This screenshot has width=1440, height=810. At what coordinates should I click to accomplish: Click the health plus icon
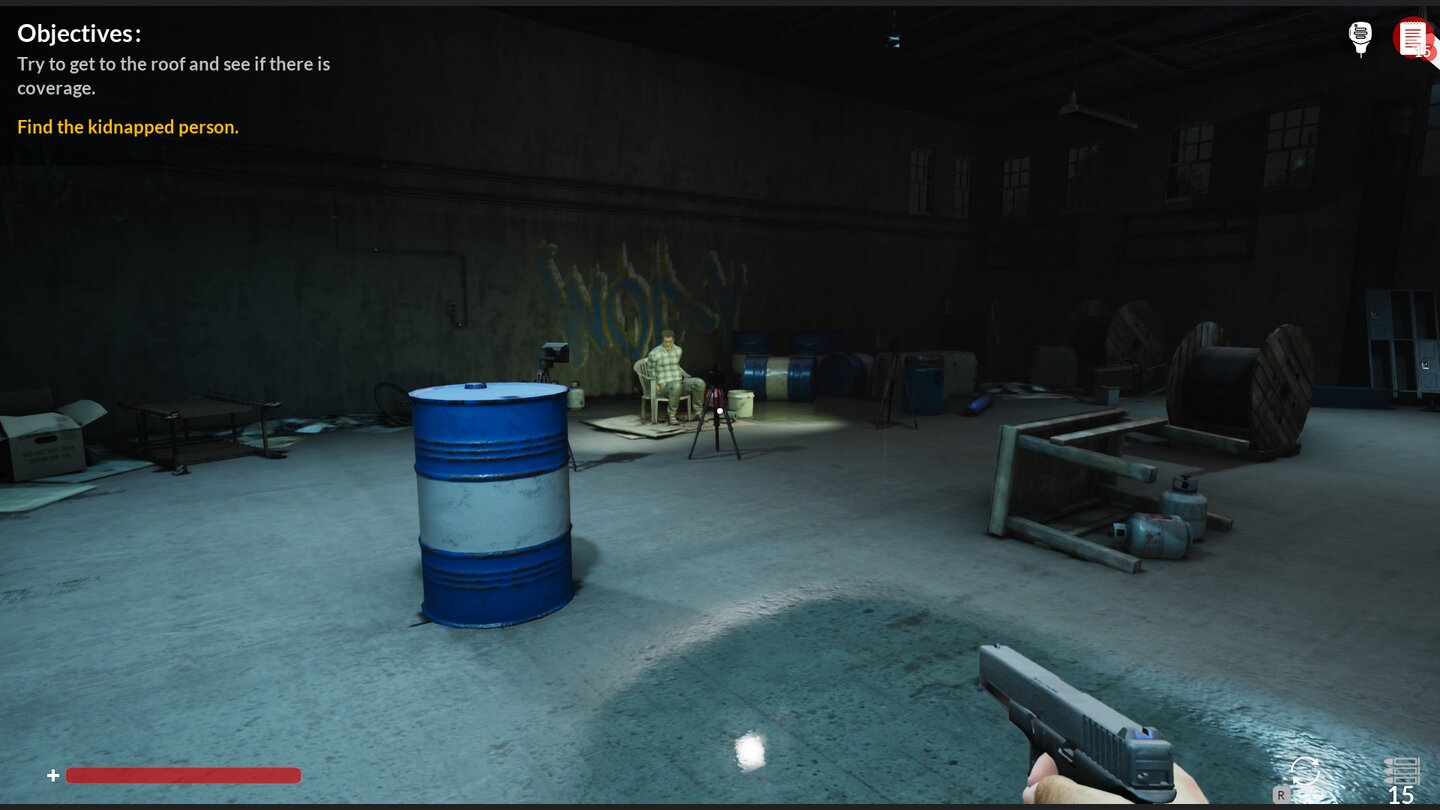[x=53, y=775]
